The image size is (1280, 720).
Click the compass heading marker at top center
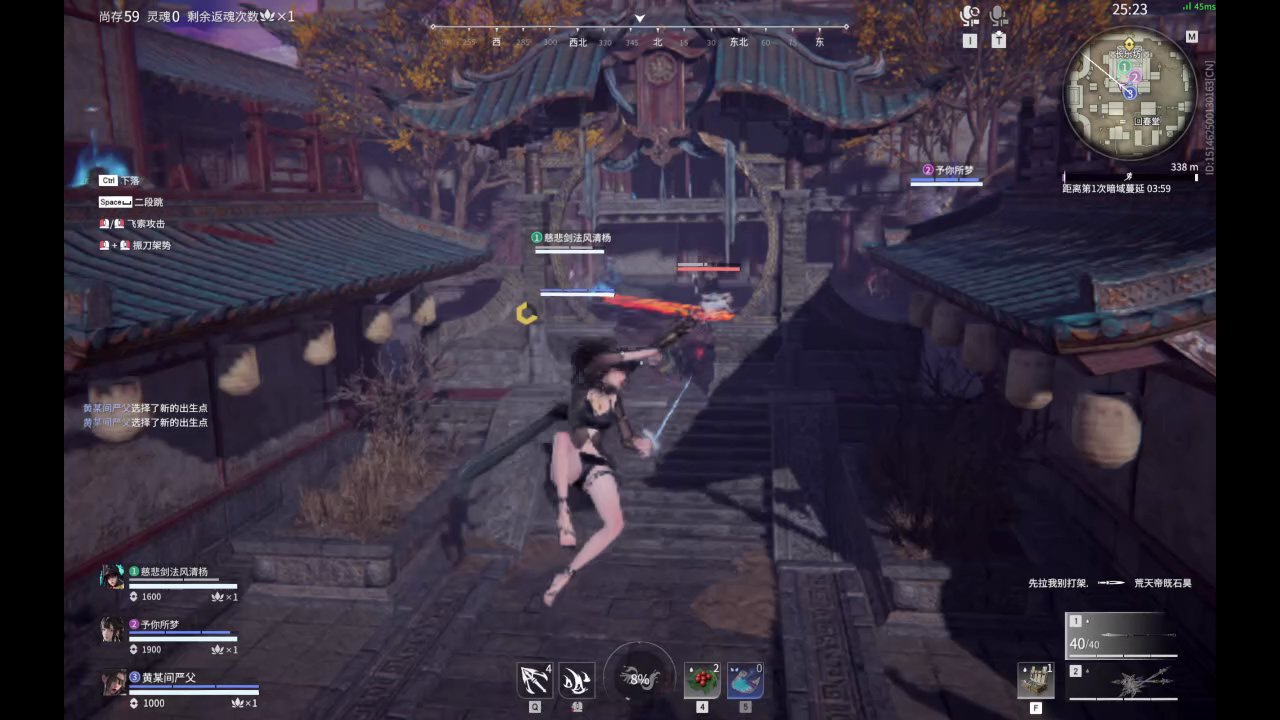(639, 18)
